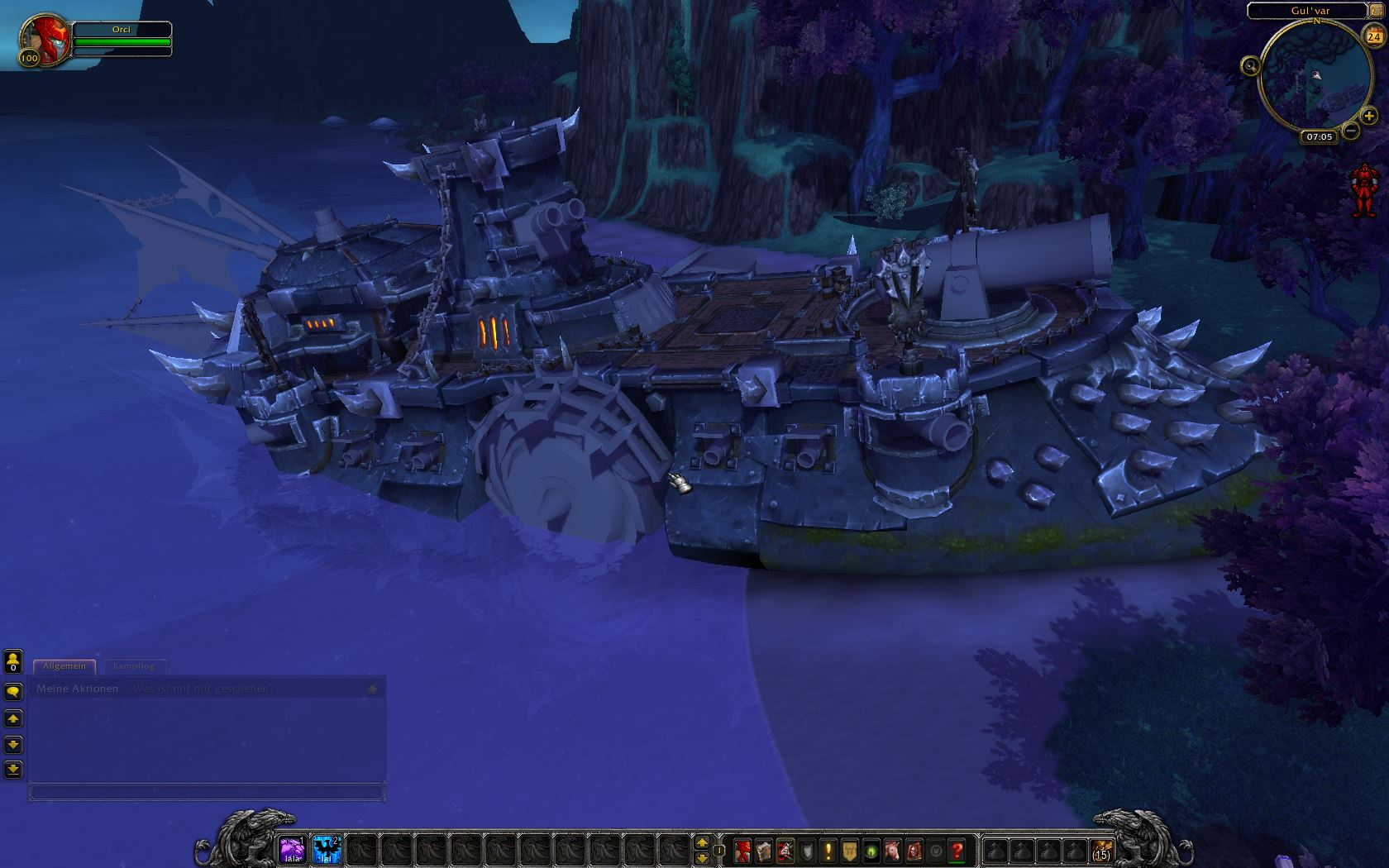1389x868 pixels.
Task: Switch to the Kampflog chat tab
Action: coord(133,665)
